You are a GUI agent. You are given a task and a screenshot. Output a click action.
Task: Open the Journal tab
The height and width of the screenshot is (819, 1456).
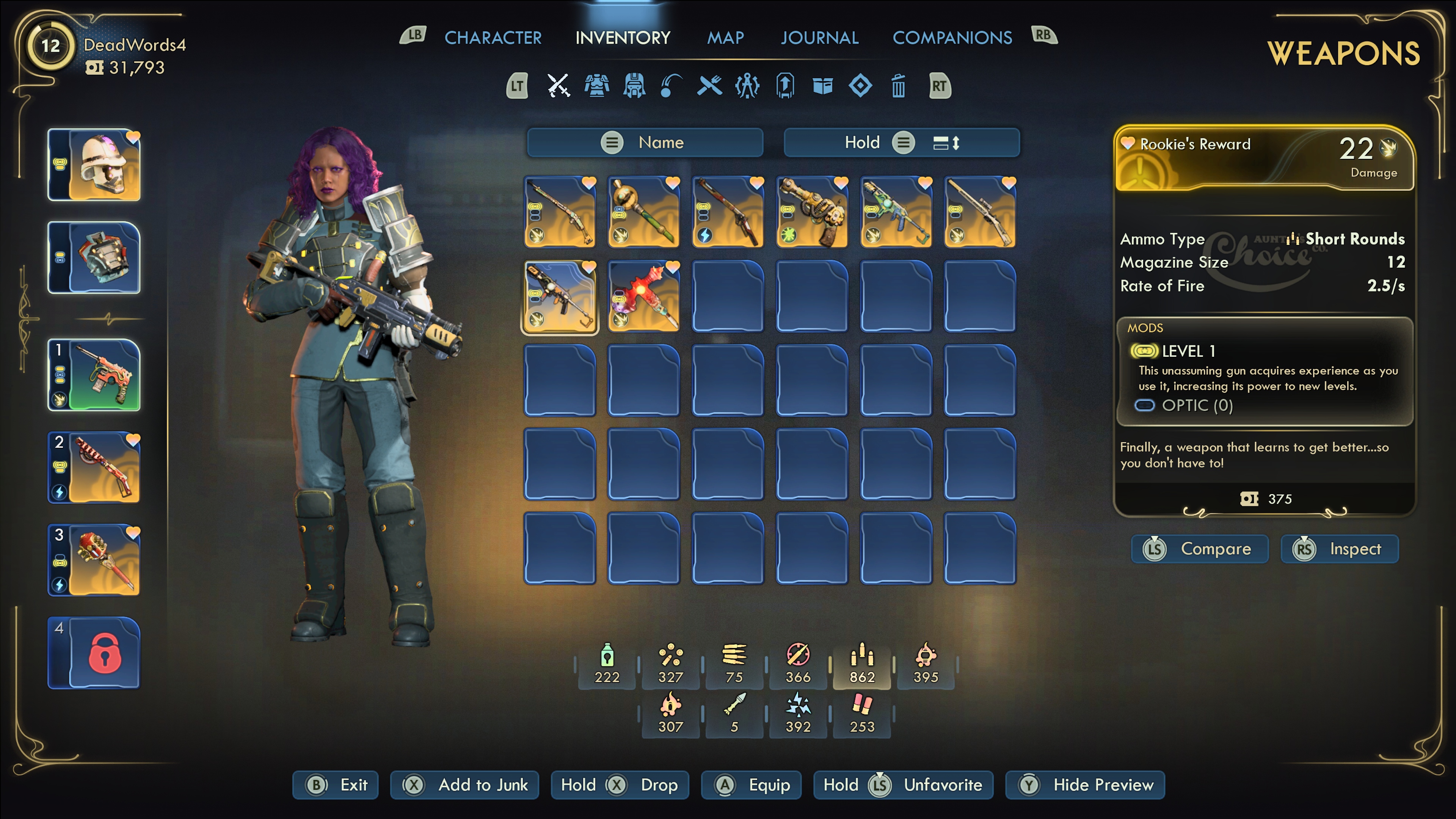tap(819, 38)
